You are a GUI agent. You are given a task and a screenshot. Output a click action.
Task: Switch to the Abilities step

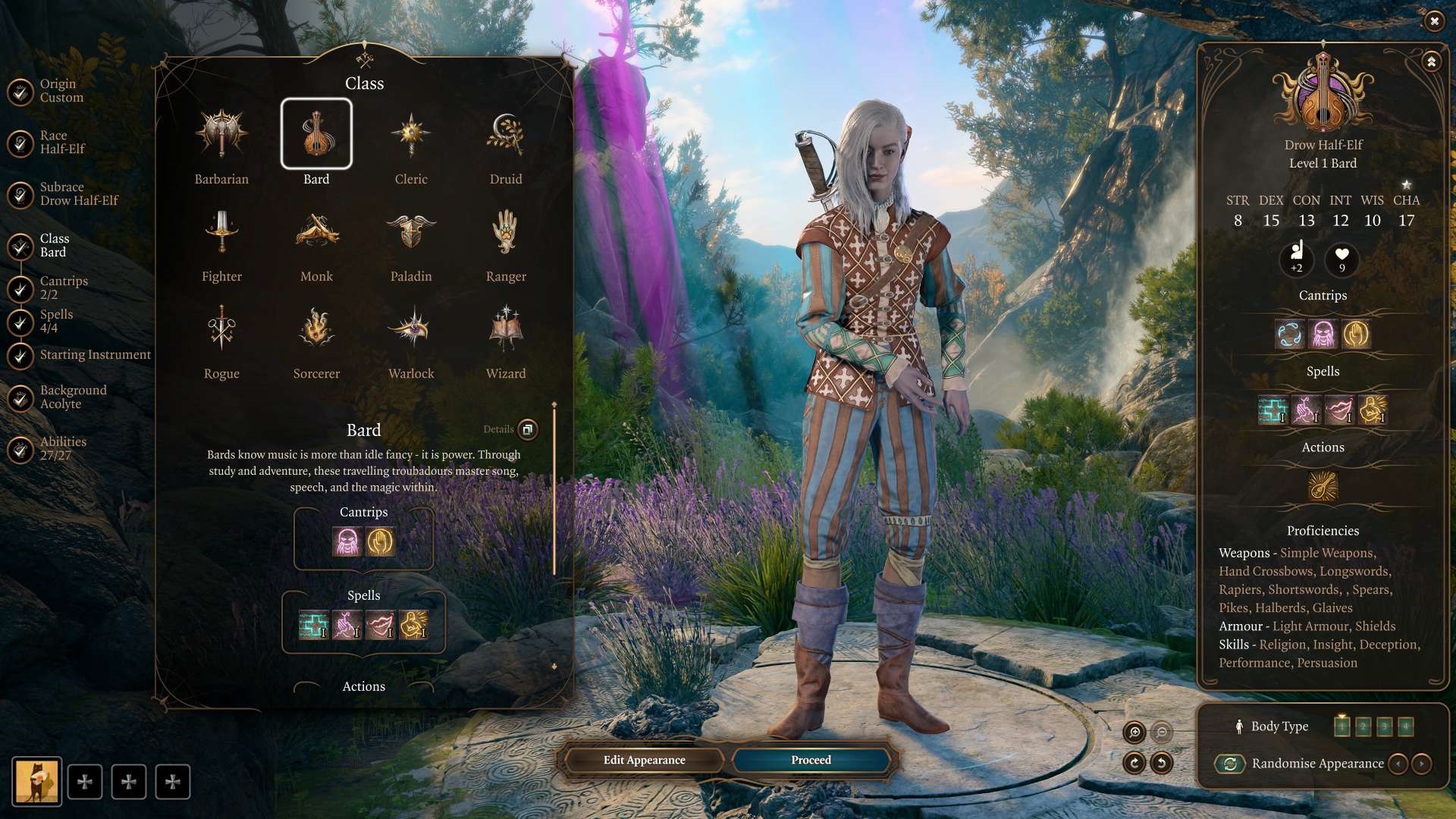[62, 448]
